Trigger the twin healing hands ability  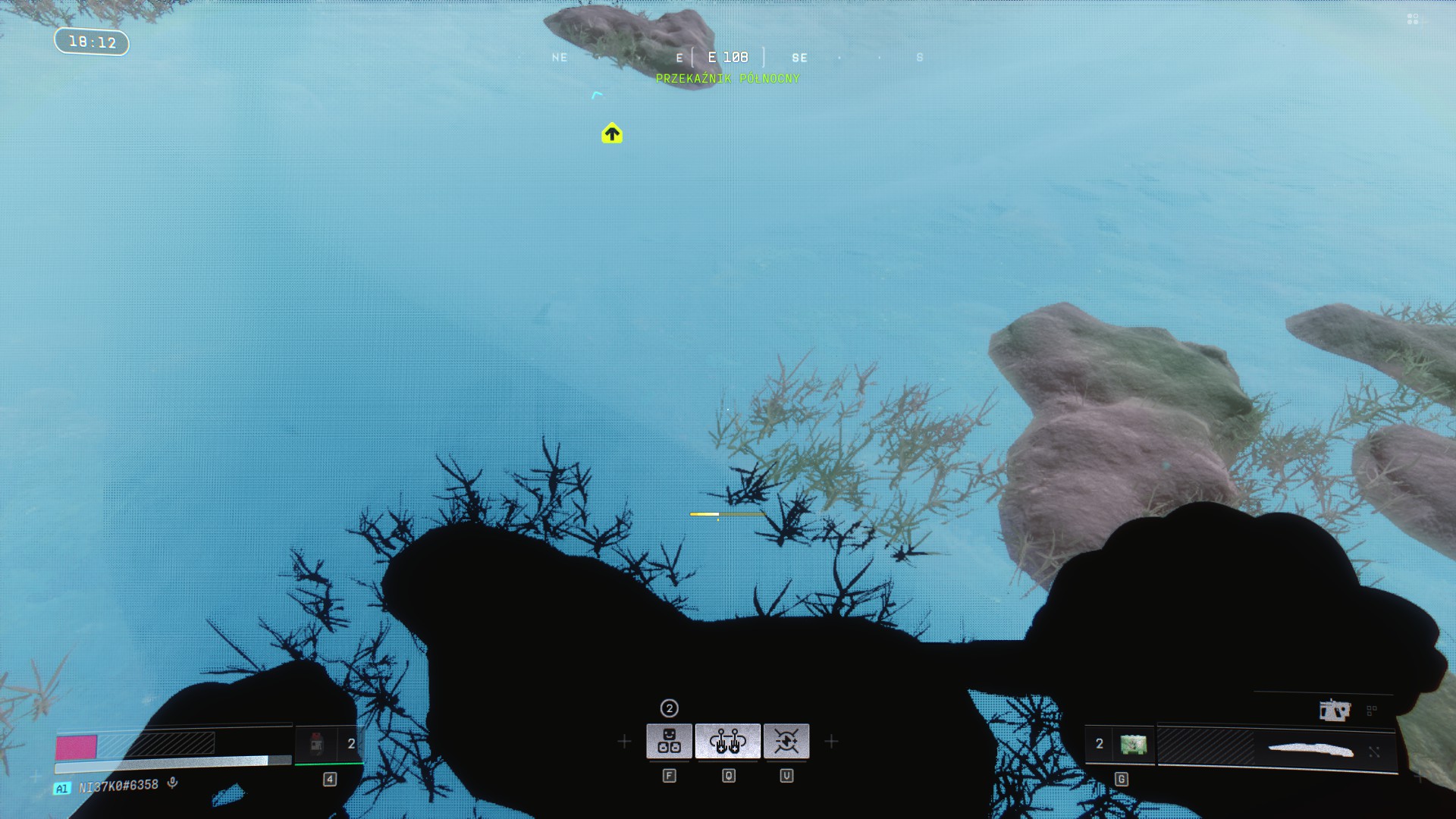[728, 741]
